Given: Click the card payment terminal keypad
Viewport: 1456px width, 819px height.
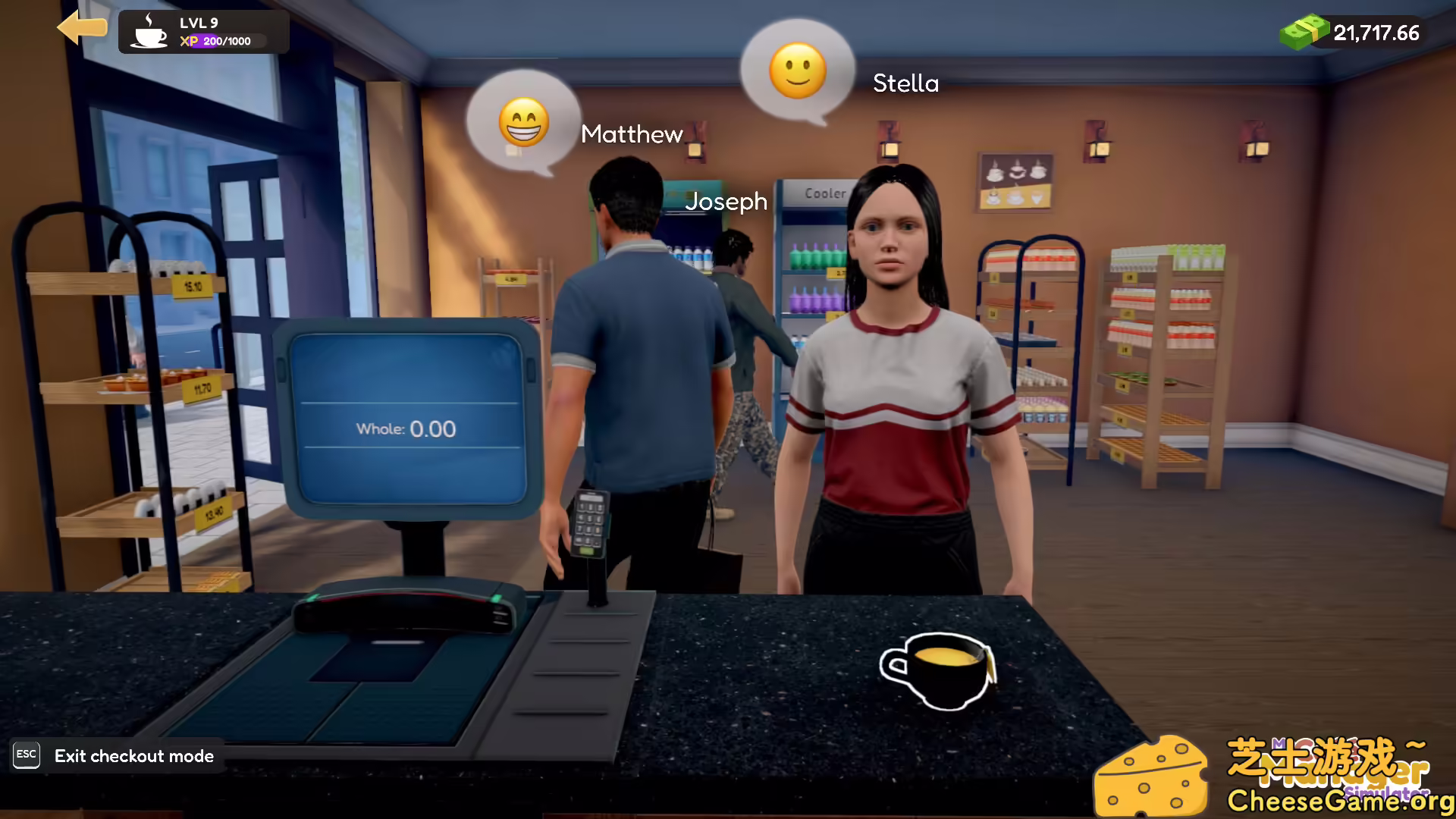Looking at the screenshot, I should click(590, 523).
